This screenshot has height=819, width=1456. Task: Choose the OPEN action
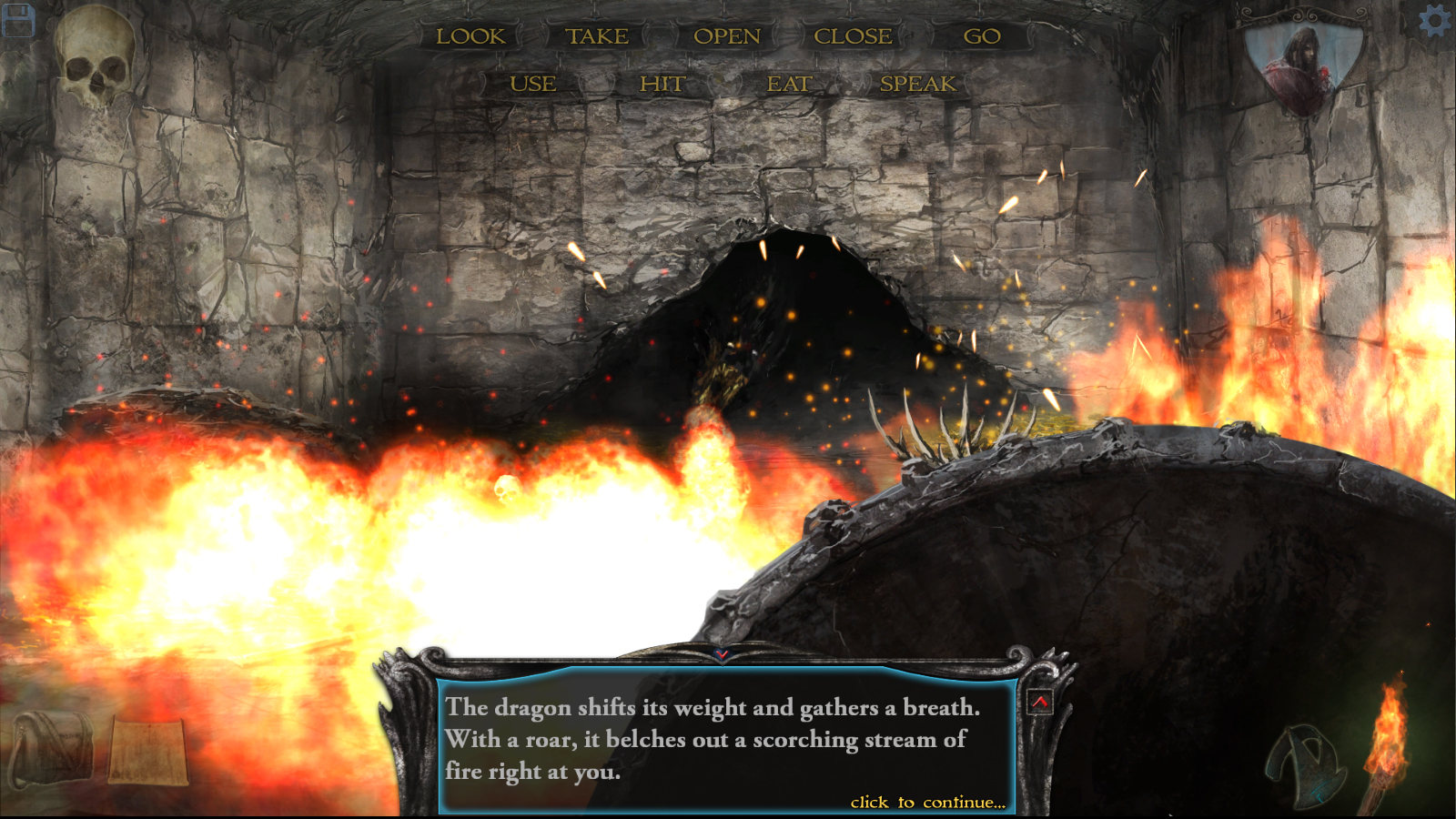click(726, 37)
